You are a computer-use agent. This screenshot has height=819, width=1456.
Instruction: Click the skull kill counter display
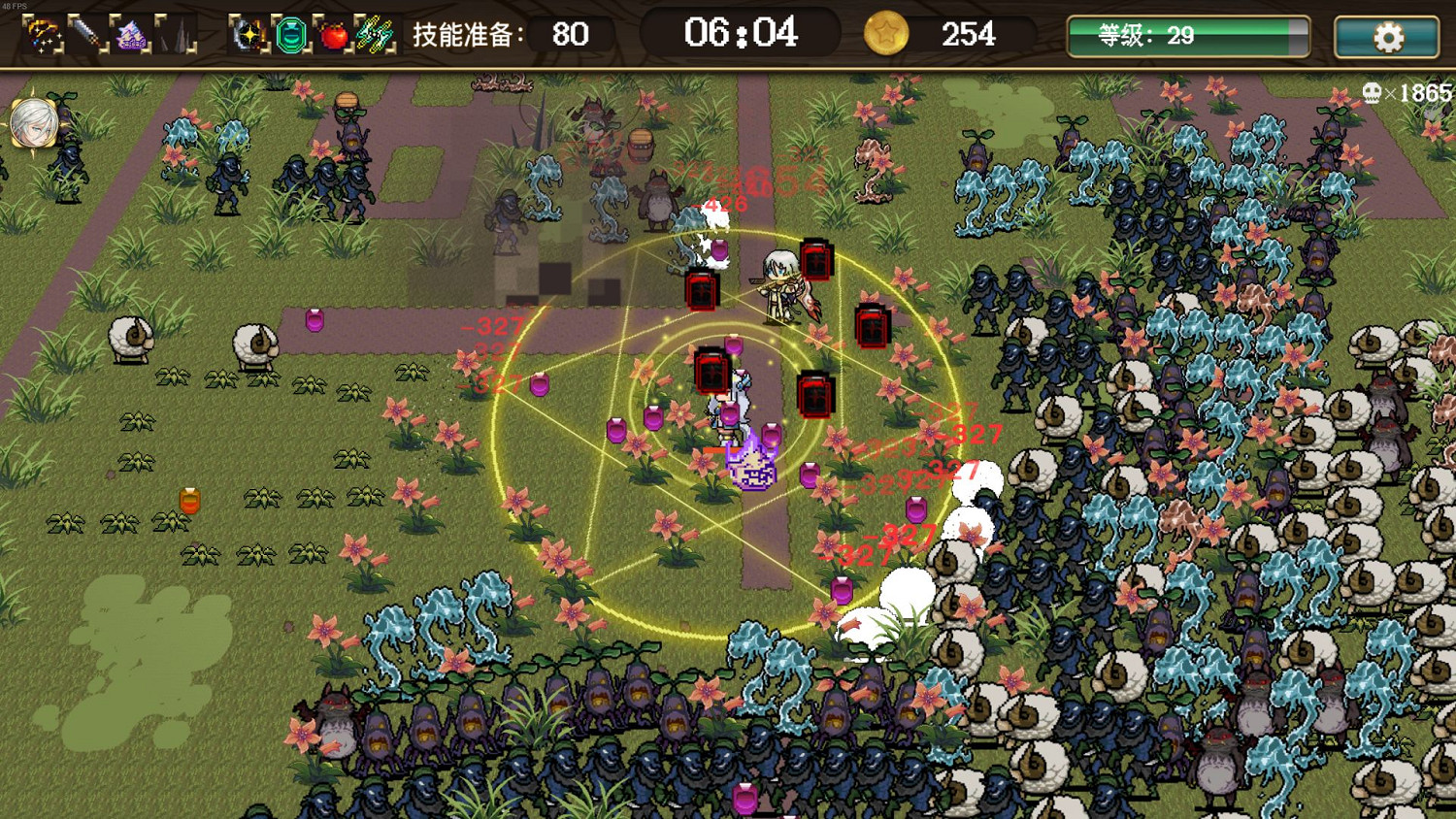coord(1398,91)
